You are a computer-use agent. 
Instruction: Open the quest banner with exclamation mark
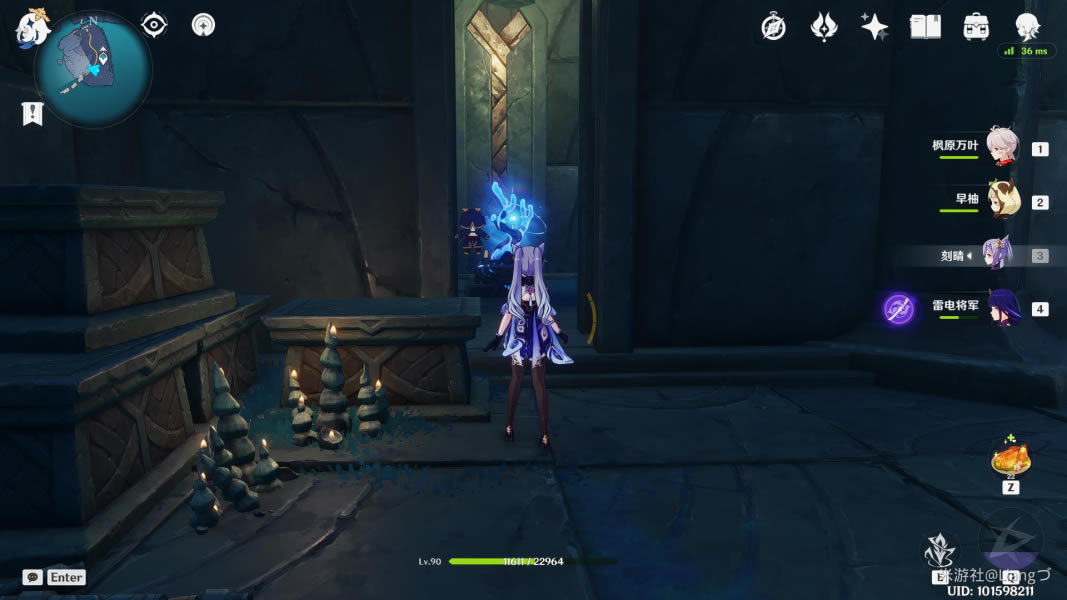(32, 114)
